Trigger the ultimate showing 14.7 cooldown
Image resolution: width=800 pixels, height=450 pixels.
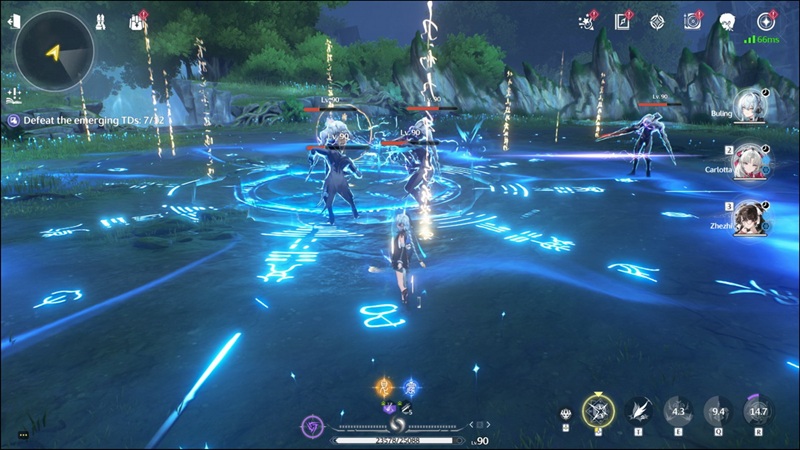click(758, 410)
